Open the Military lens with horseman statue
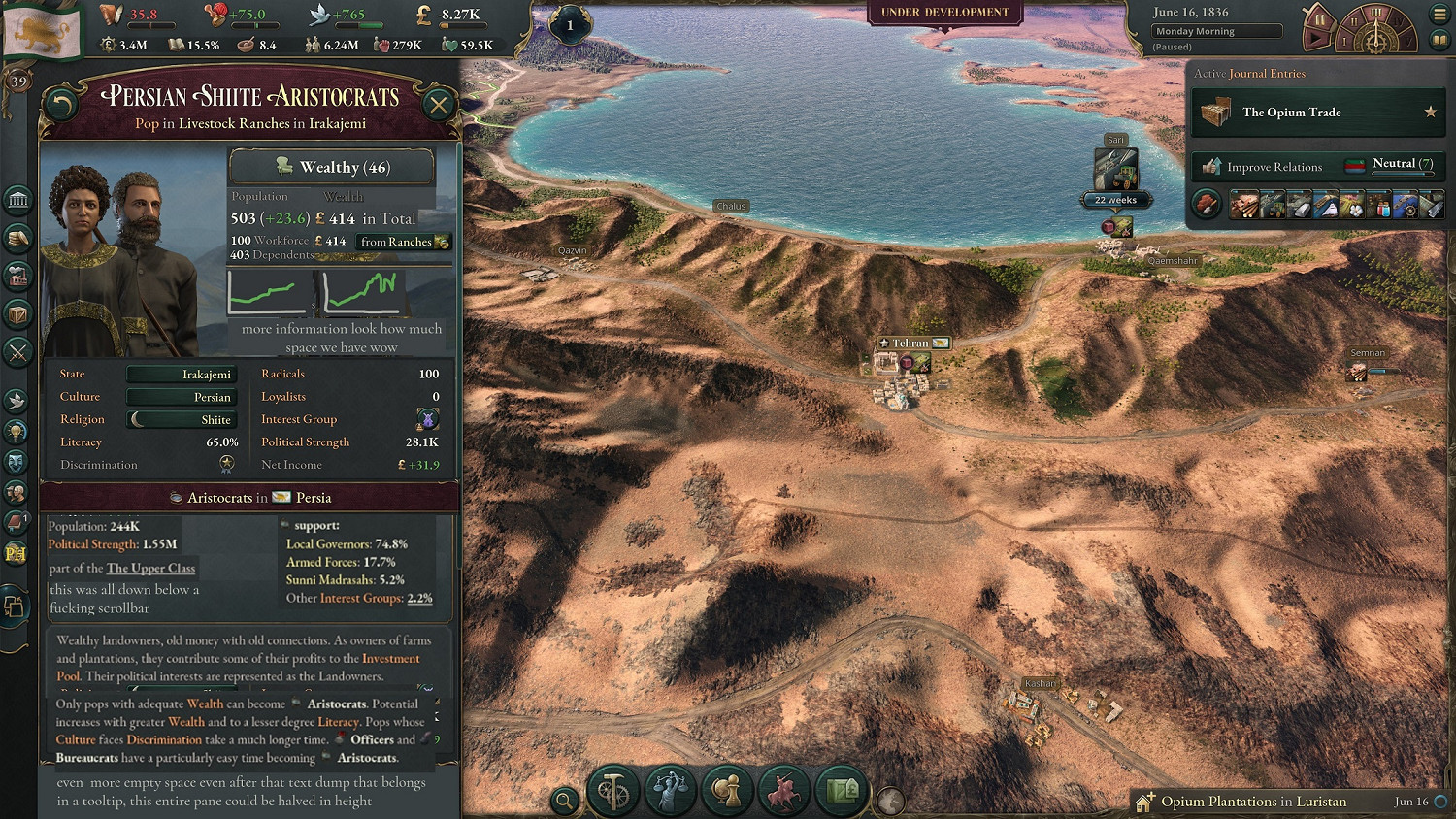 [x=783, y=791]
